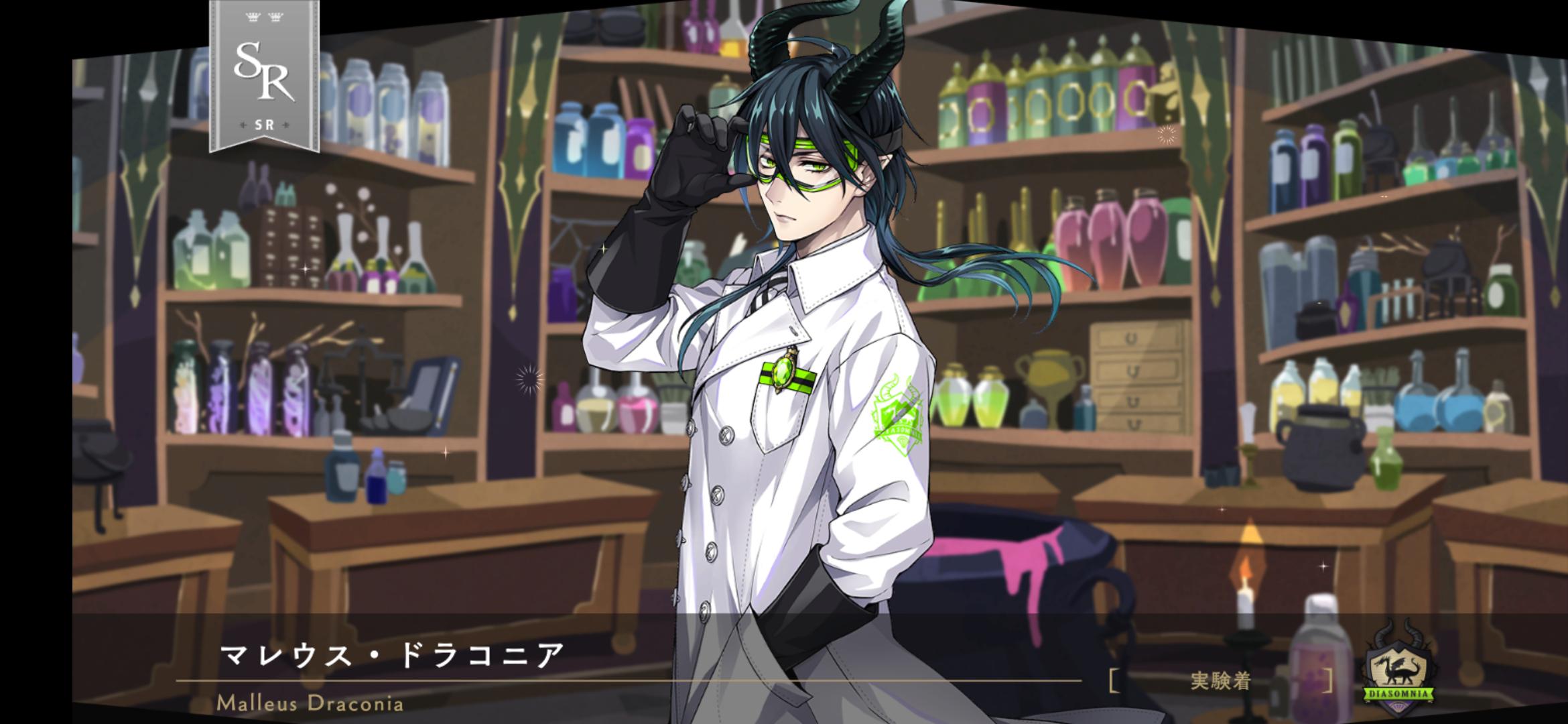Click the left bracket beside the costume label
The width and height of the screenshot is (1568, 724).
[1115, 679]
